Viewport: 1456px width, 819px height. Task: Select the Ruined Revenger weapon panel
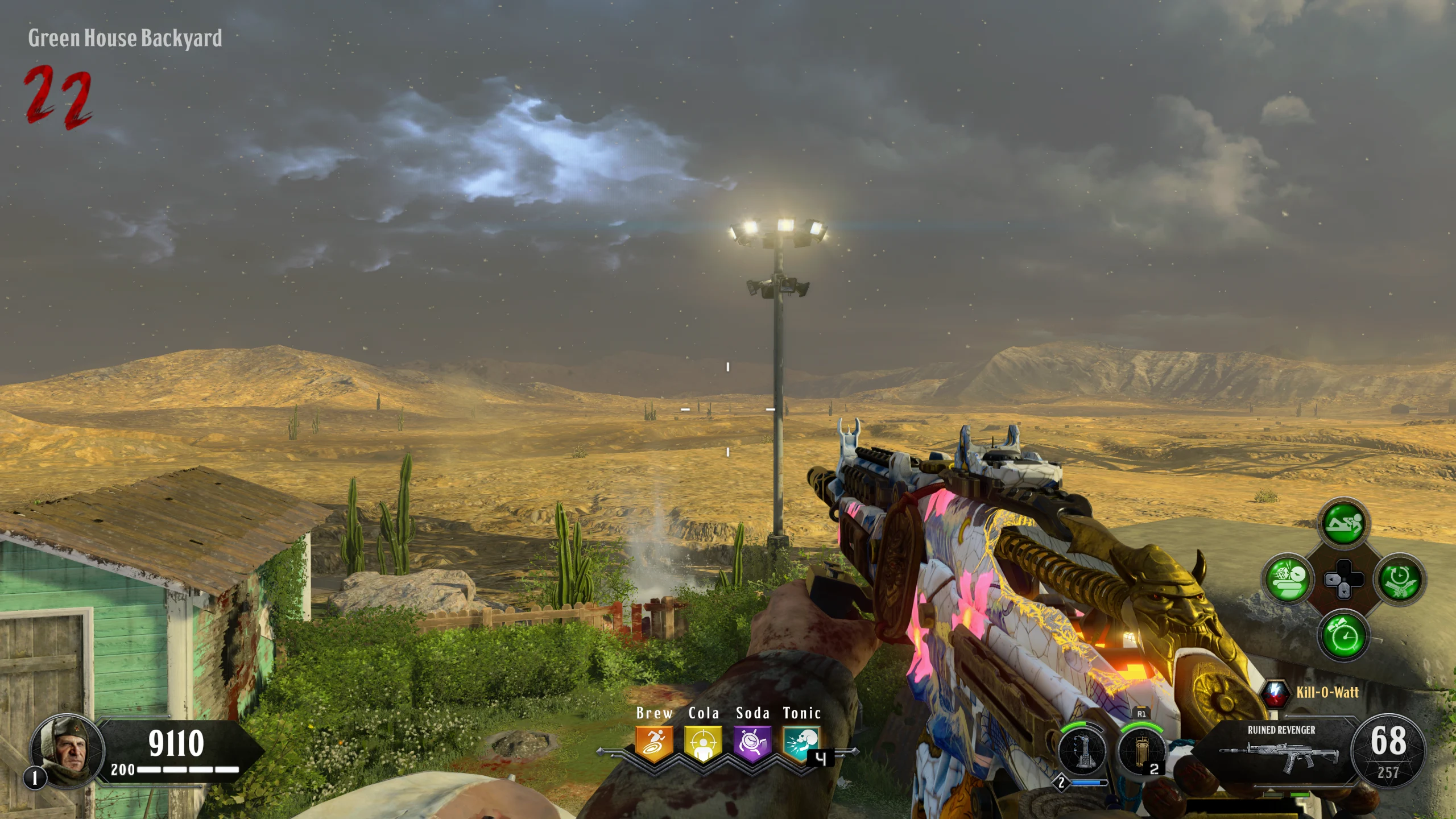pos(1281,750)
